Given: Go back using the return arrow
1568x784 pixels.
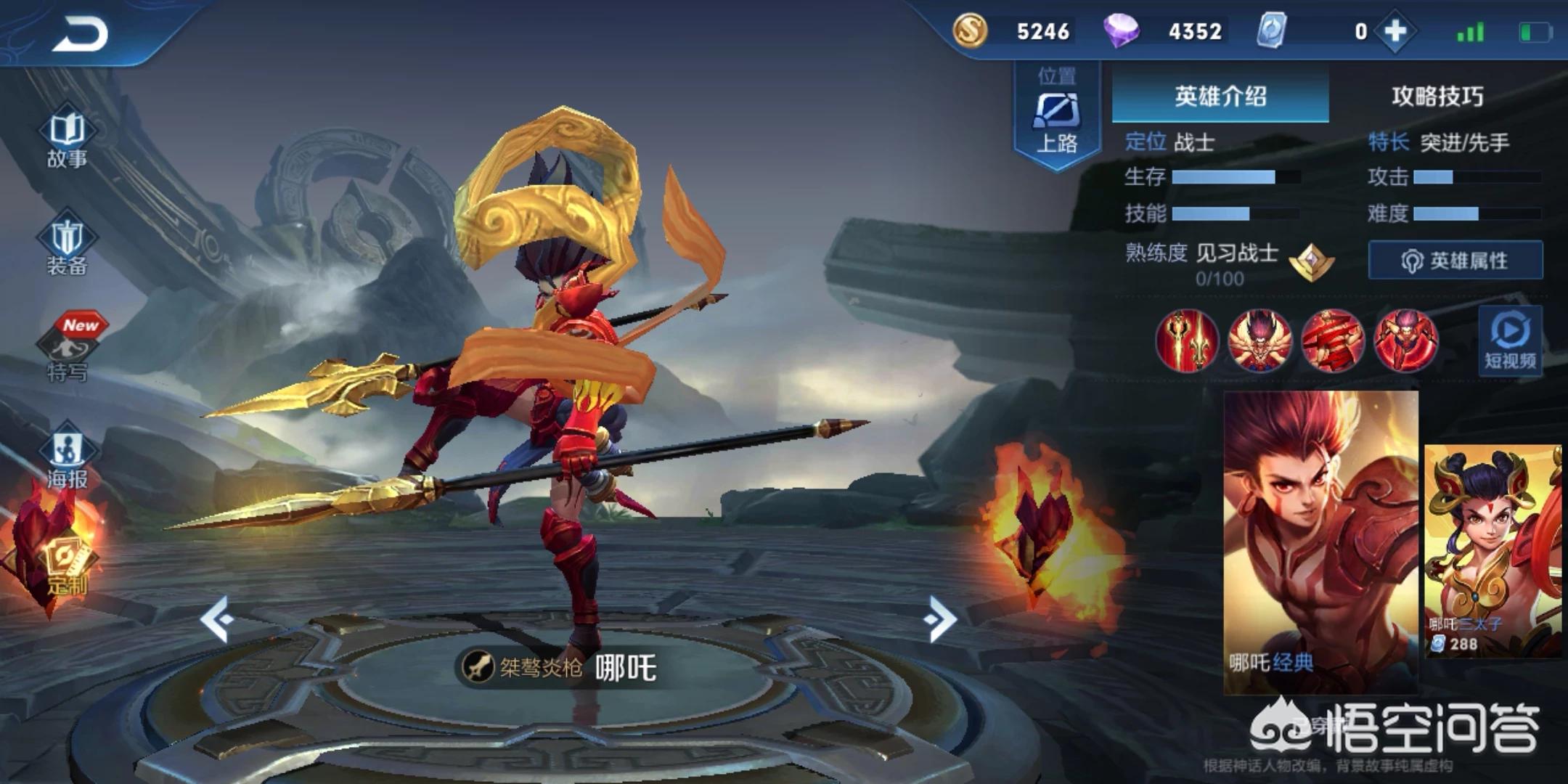Looking at the screenshot, I should (80, 33).
